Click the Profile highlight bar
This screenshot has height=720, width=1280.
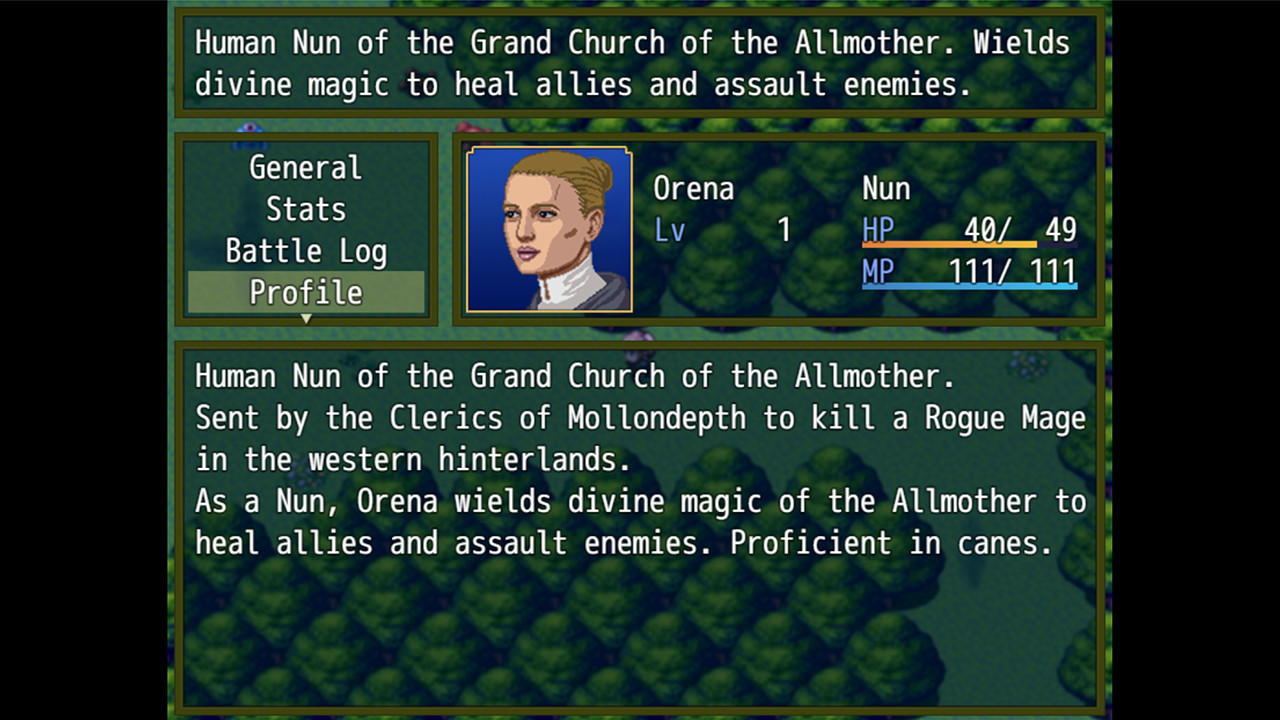click(x=305, y=292)
